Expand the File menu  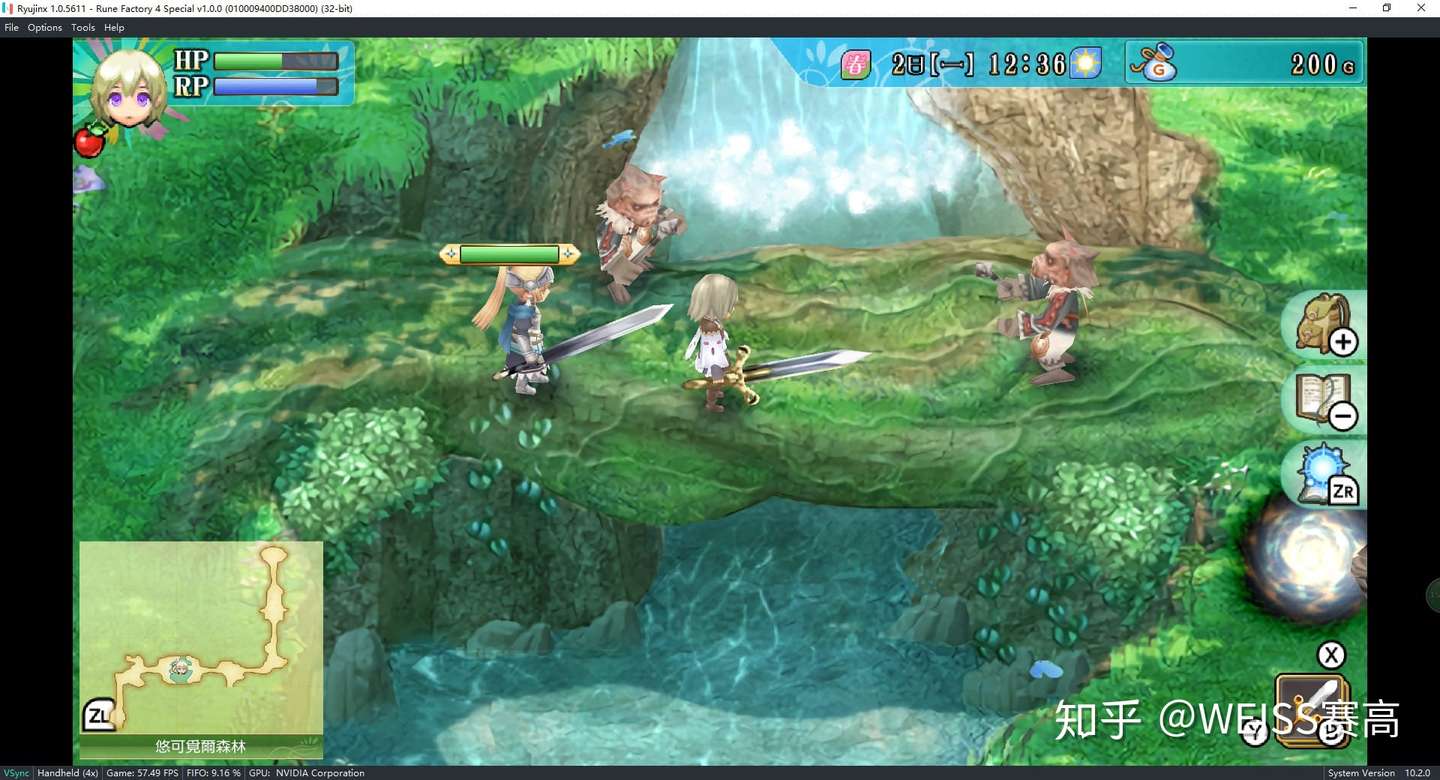coord(11,27)
